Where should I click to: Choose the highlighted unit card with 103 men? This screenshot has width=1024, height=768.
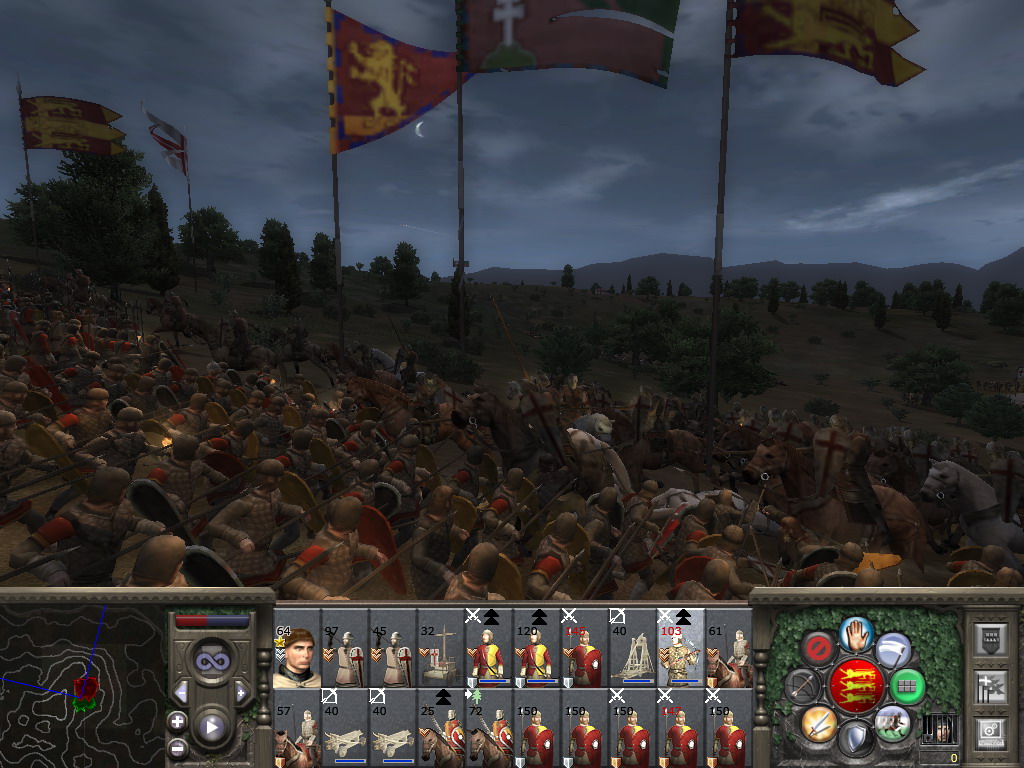point(680,652)
